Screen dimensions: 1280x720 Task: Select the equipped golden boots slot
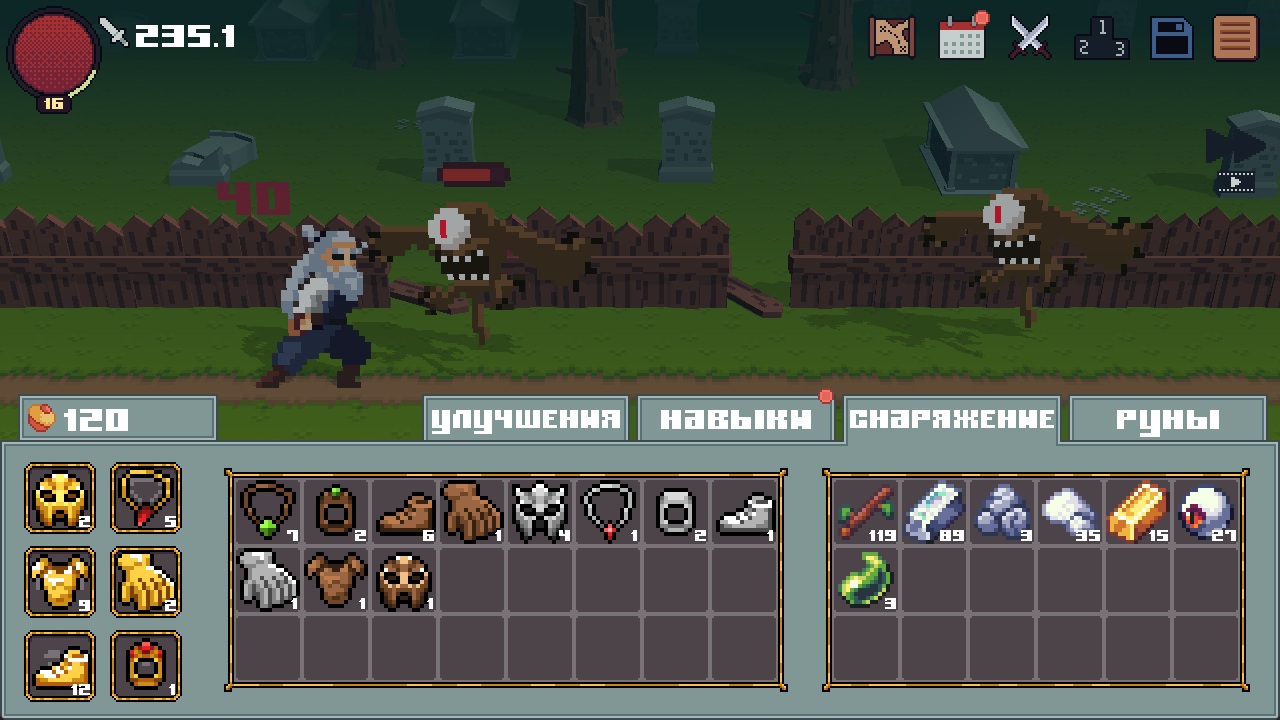point(61,666)
